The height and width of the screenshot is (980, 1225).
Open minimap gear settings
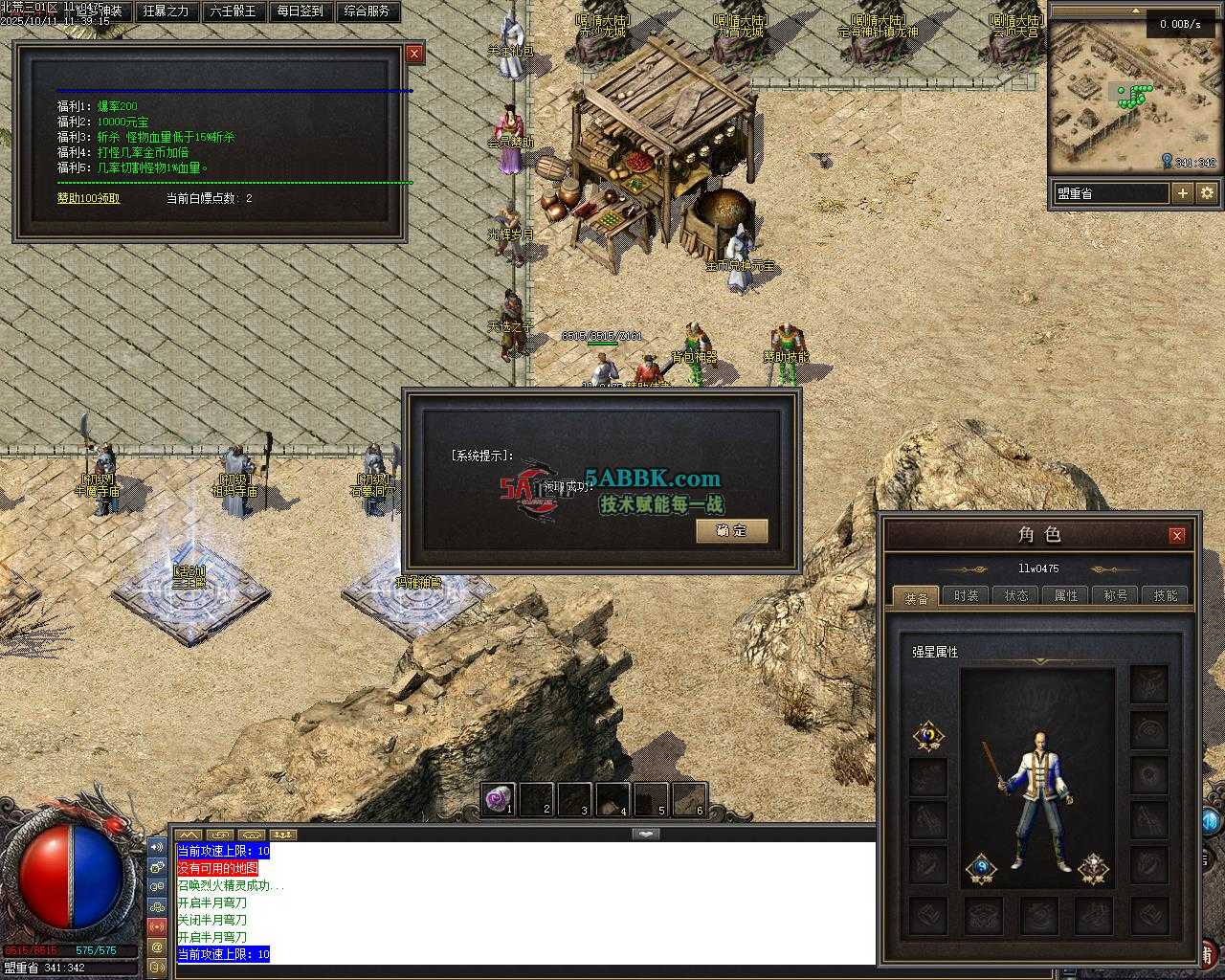point(1207,193)
